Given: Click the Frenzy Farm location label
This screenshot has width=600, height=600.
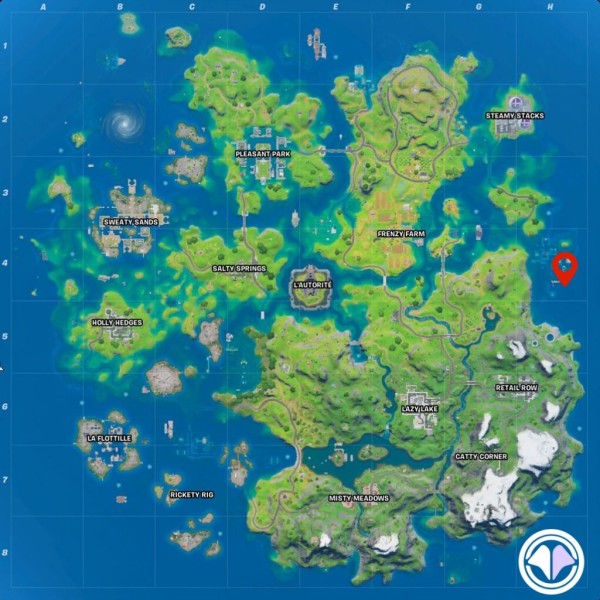Looking at the screenshot, I should [x=401, y=234].
